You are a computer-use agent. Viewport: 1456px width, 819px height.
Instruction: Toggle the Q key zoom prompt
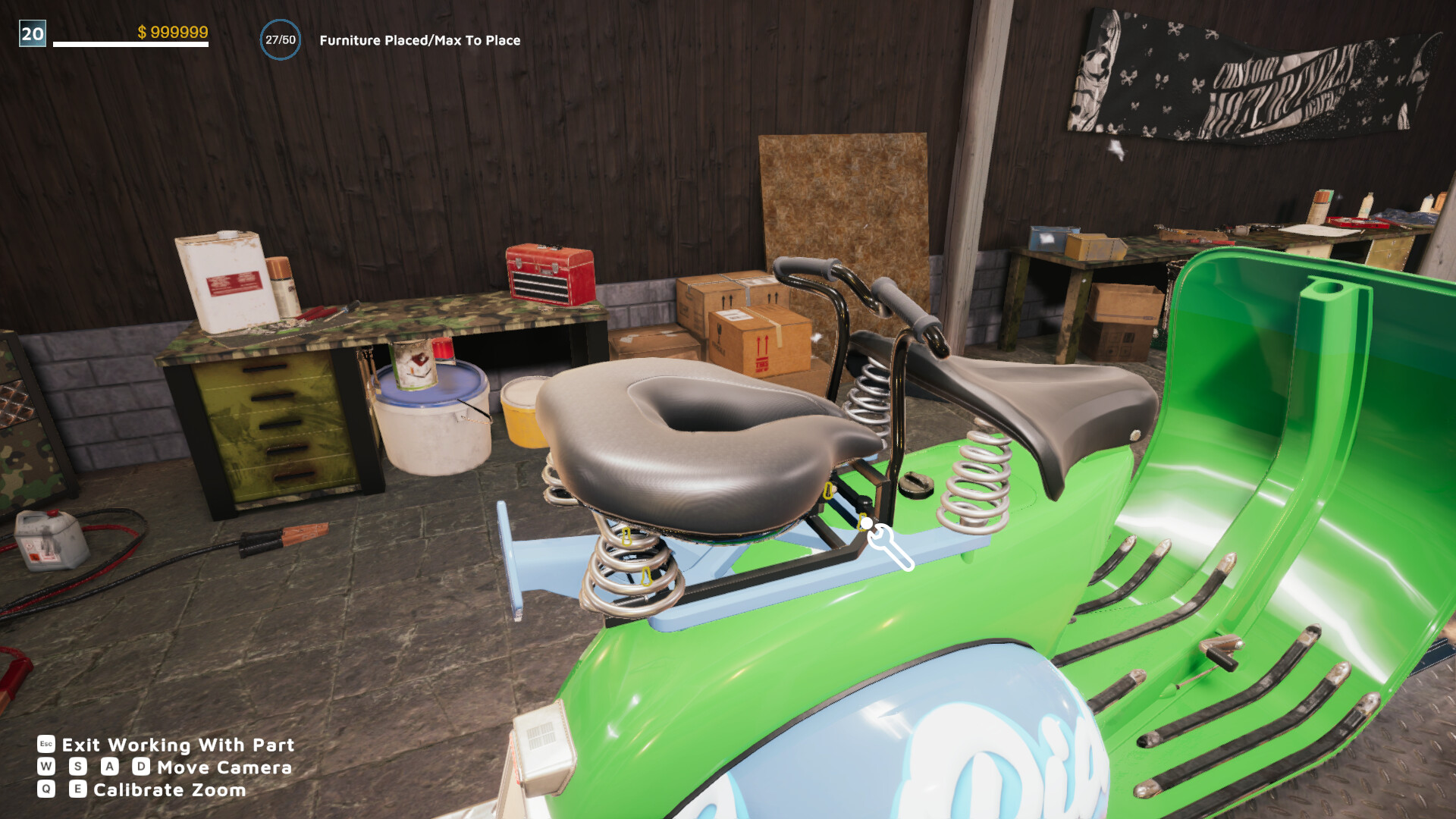click(47, 790)
